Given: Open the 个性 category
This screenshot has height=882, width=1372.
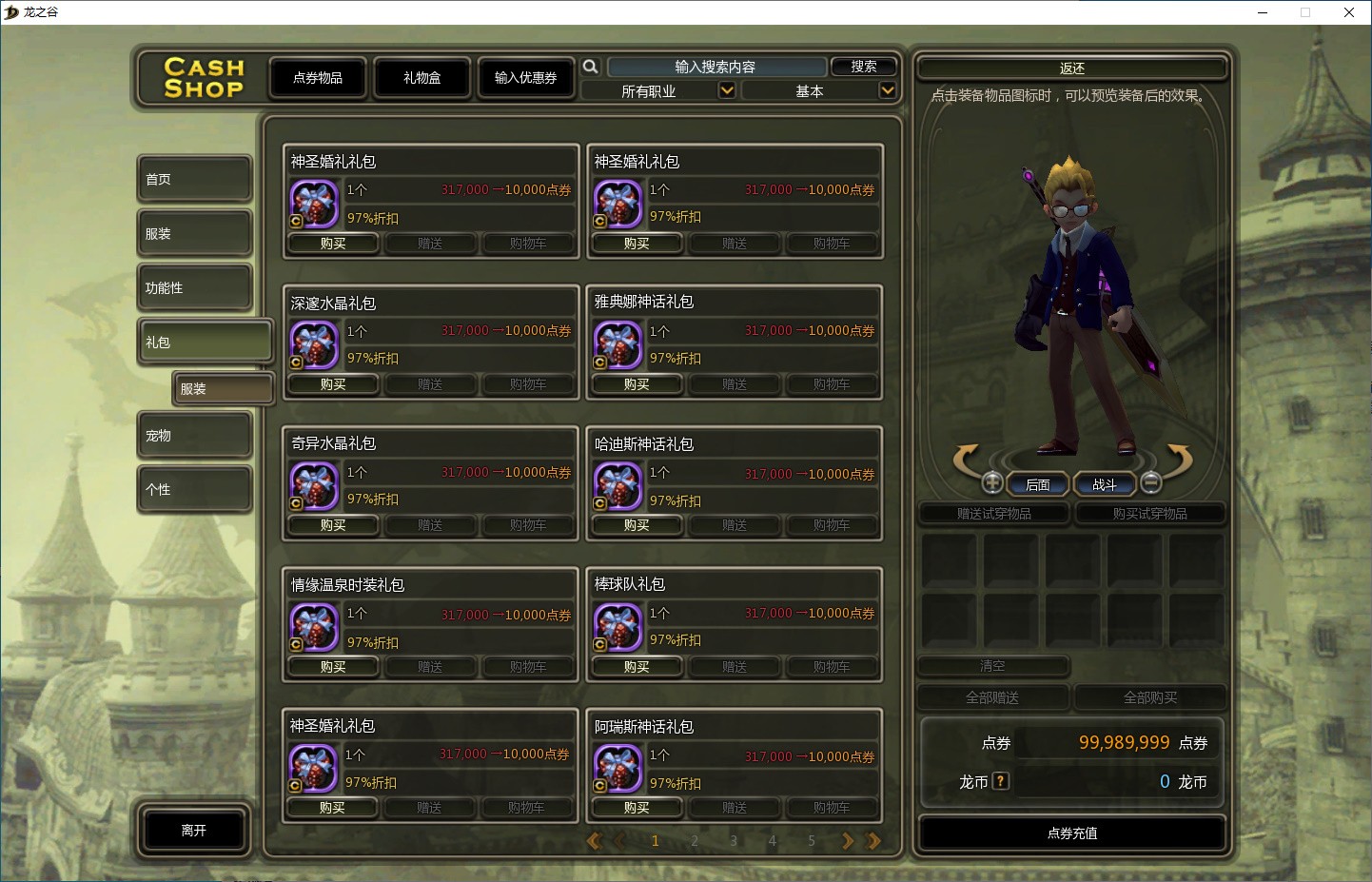Looking at the screenshot, I should tap(194, 489).
